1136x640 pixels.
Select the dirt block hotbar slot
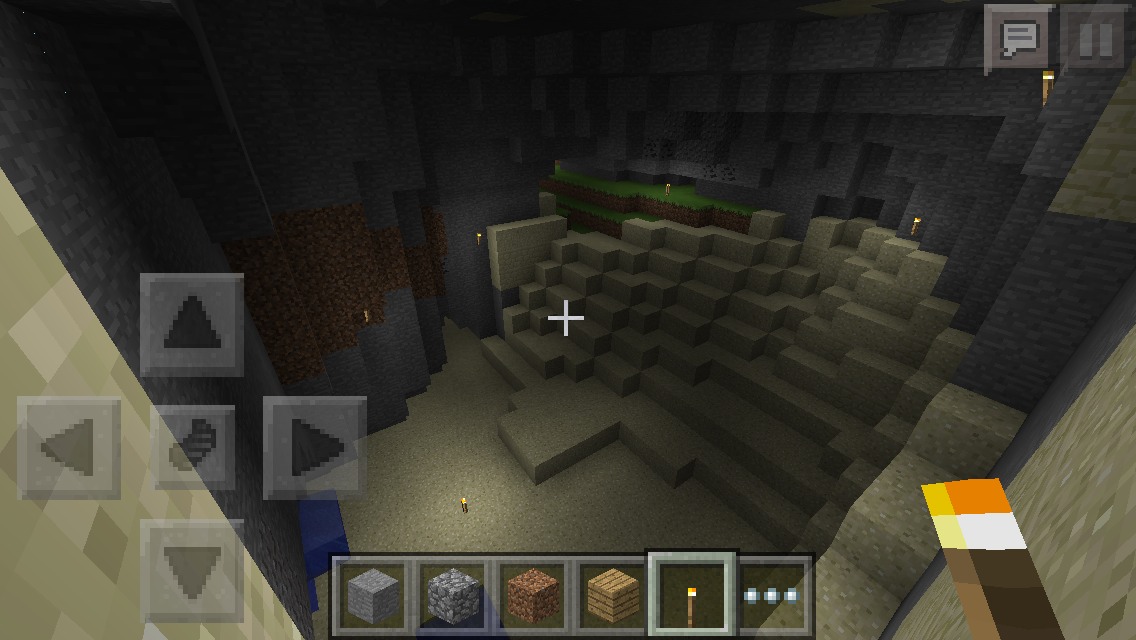(x=532, y=595)
